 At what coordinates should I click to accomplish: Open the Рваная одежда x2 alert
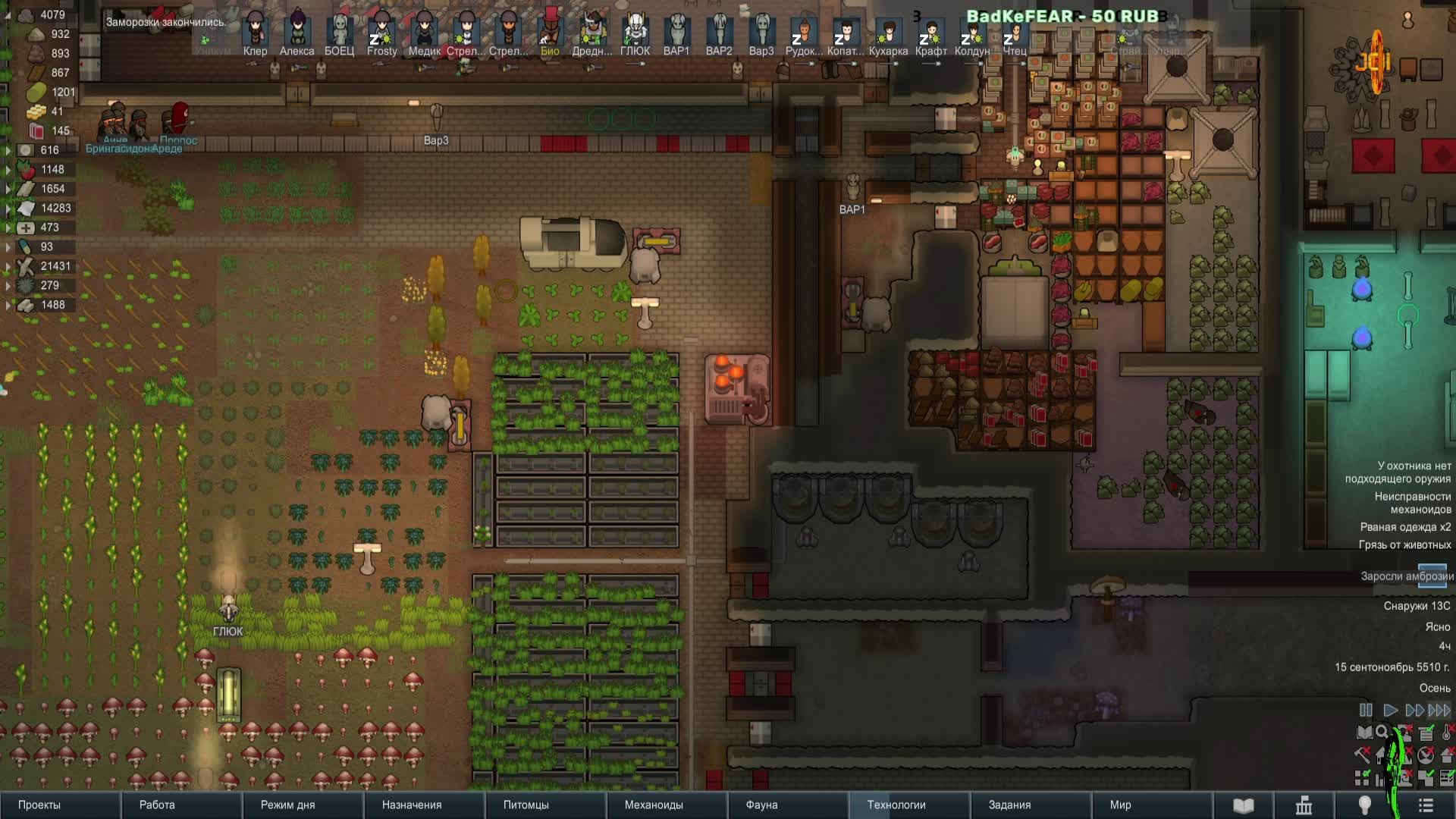click(x=1404, y=527)
